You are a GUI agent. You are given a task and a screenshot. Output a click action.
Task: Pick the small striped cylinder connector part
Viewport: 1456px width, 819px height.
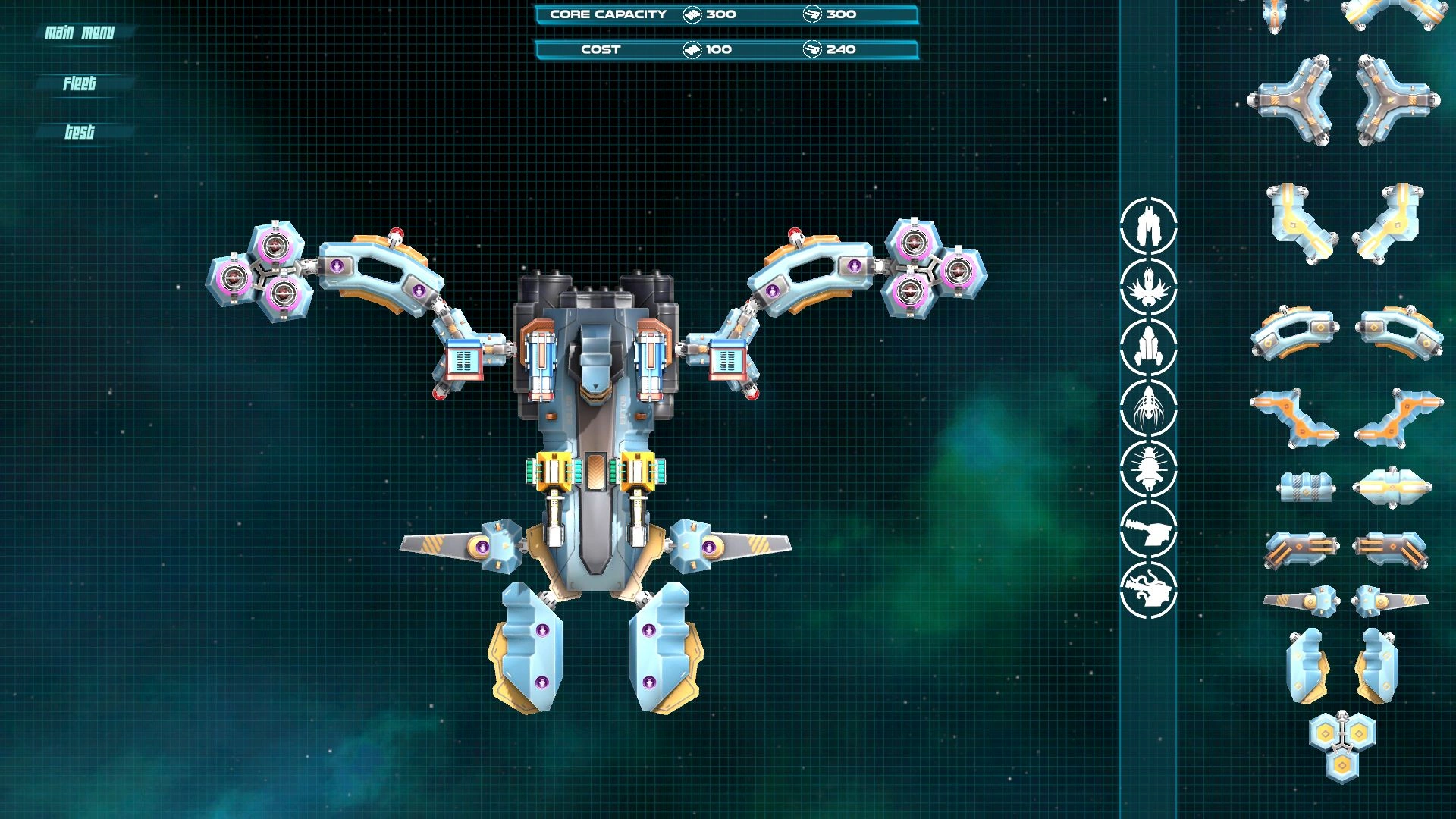(1303, 487)
